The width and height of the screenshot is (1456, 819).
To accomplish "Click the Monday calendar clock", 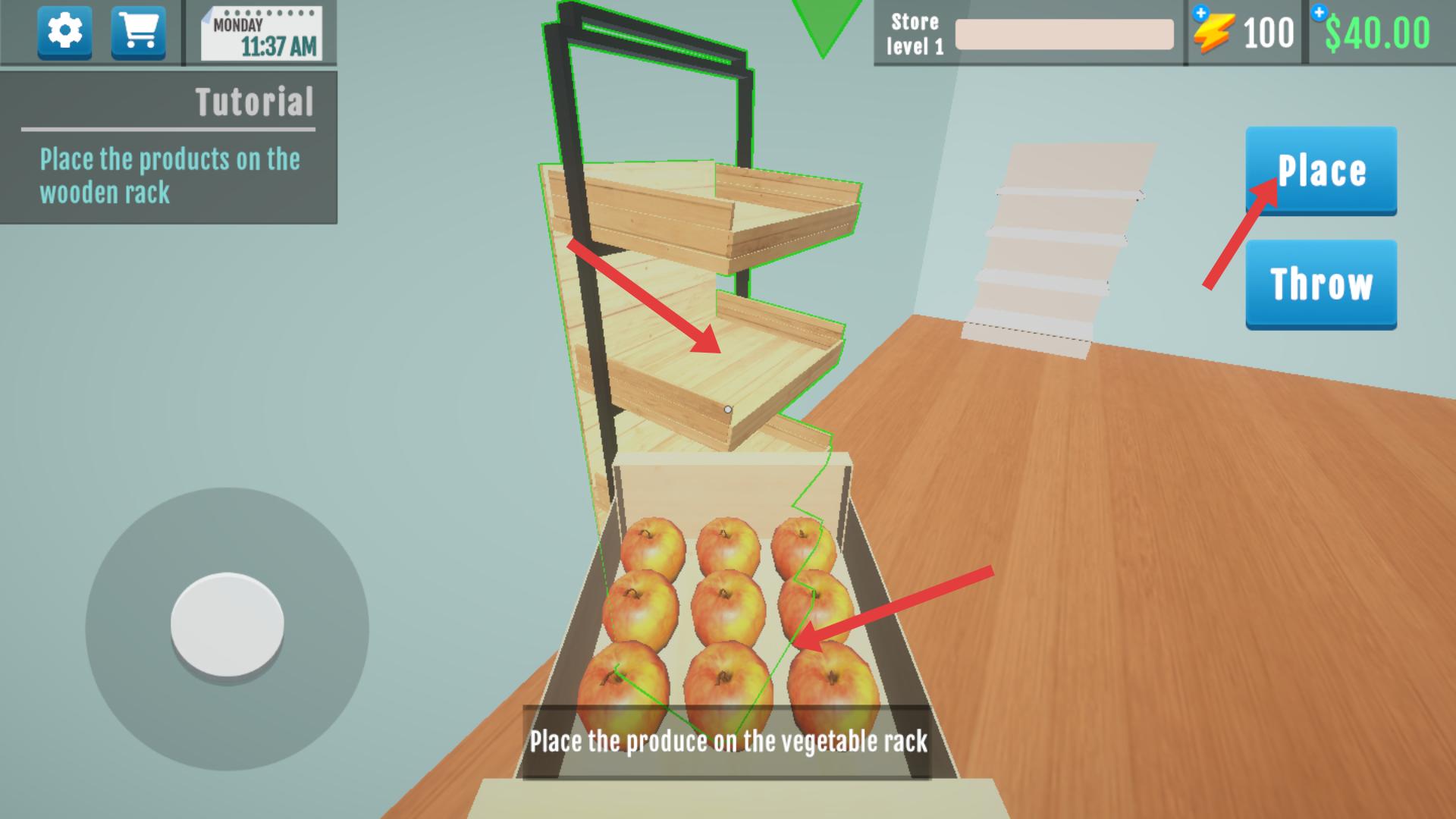I will point(262,34).
